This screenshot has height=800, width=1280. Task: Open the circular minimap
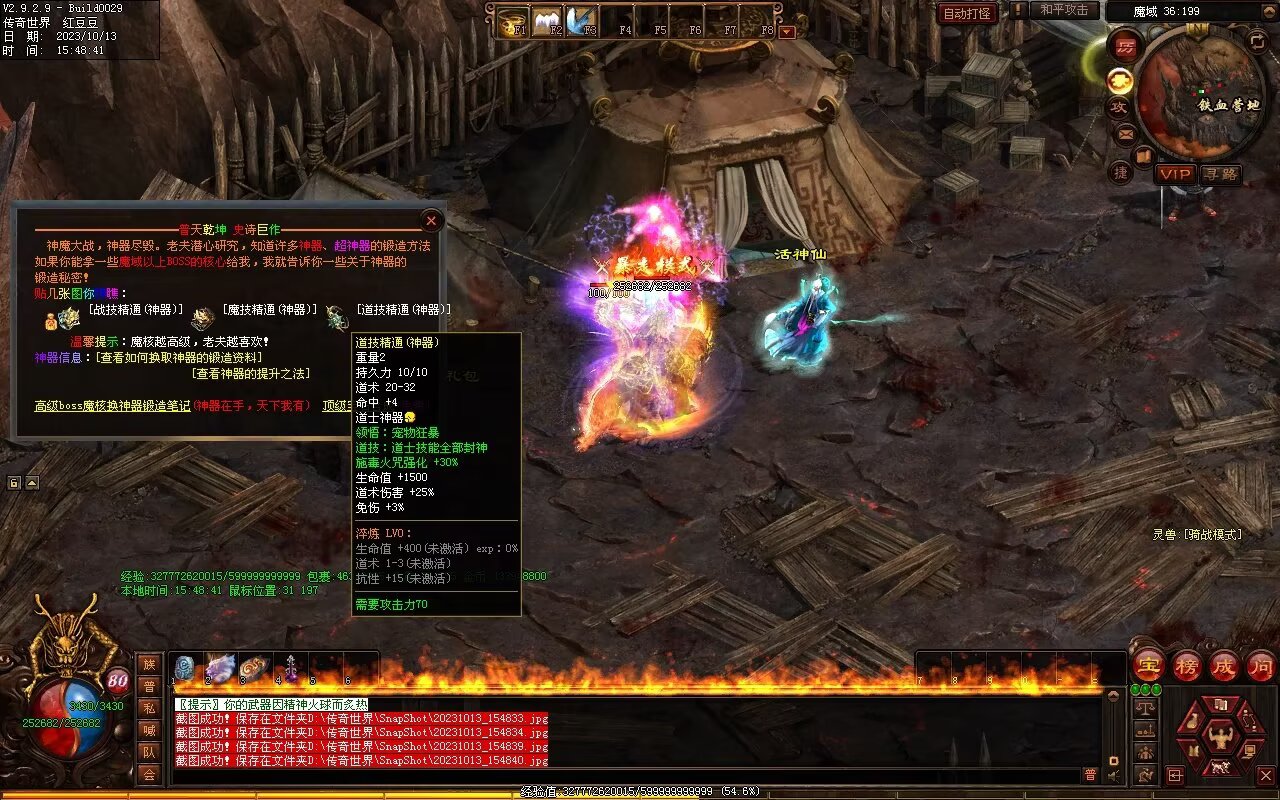click(x=1200, y=95)
